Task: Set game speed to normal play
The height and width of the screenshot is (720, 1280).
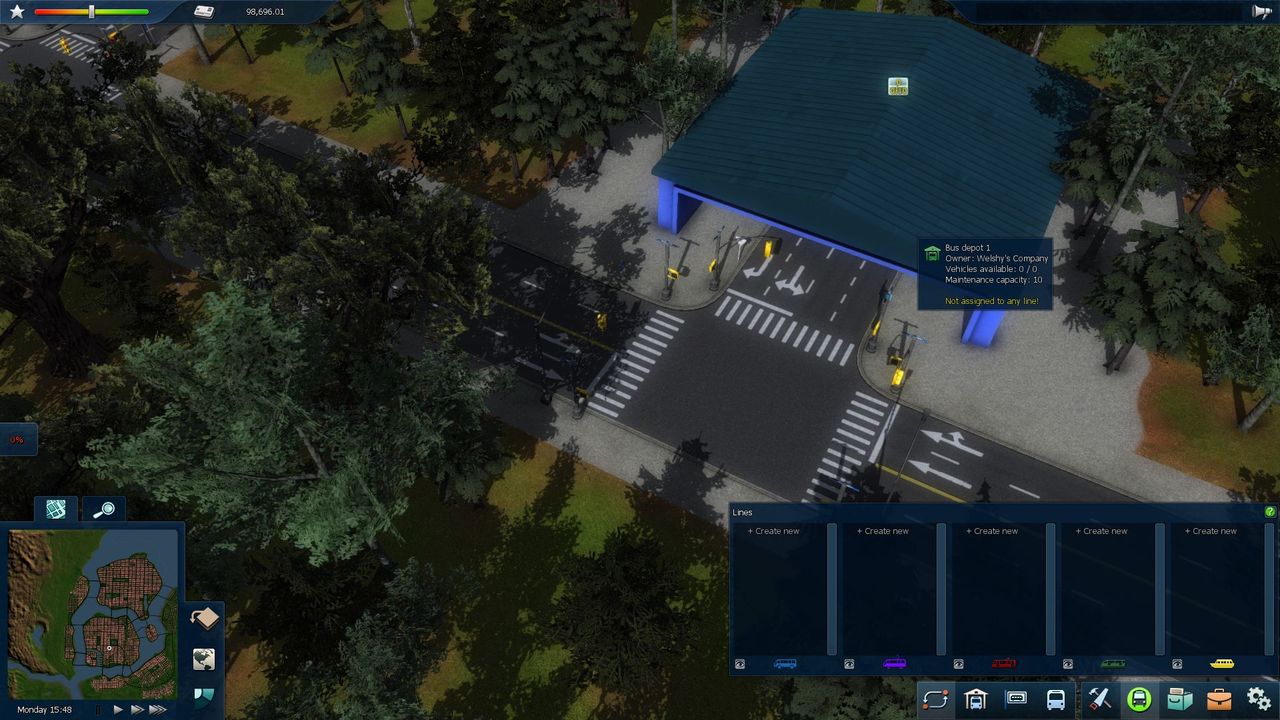Action: point(118,709)
